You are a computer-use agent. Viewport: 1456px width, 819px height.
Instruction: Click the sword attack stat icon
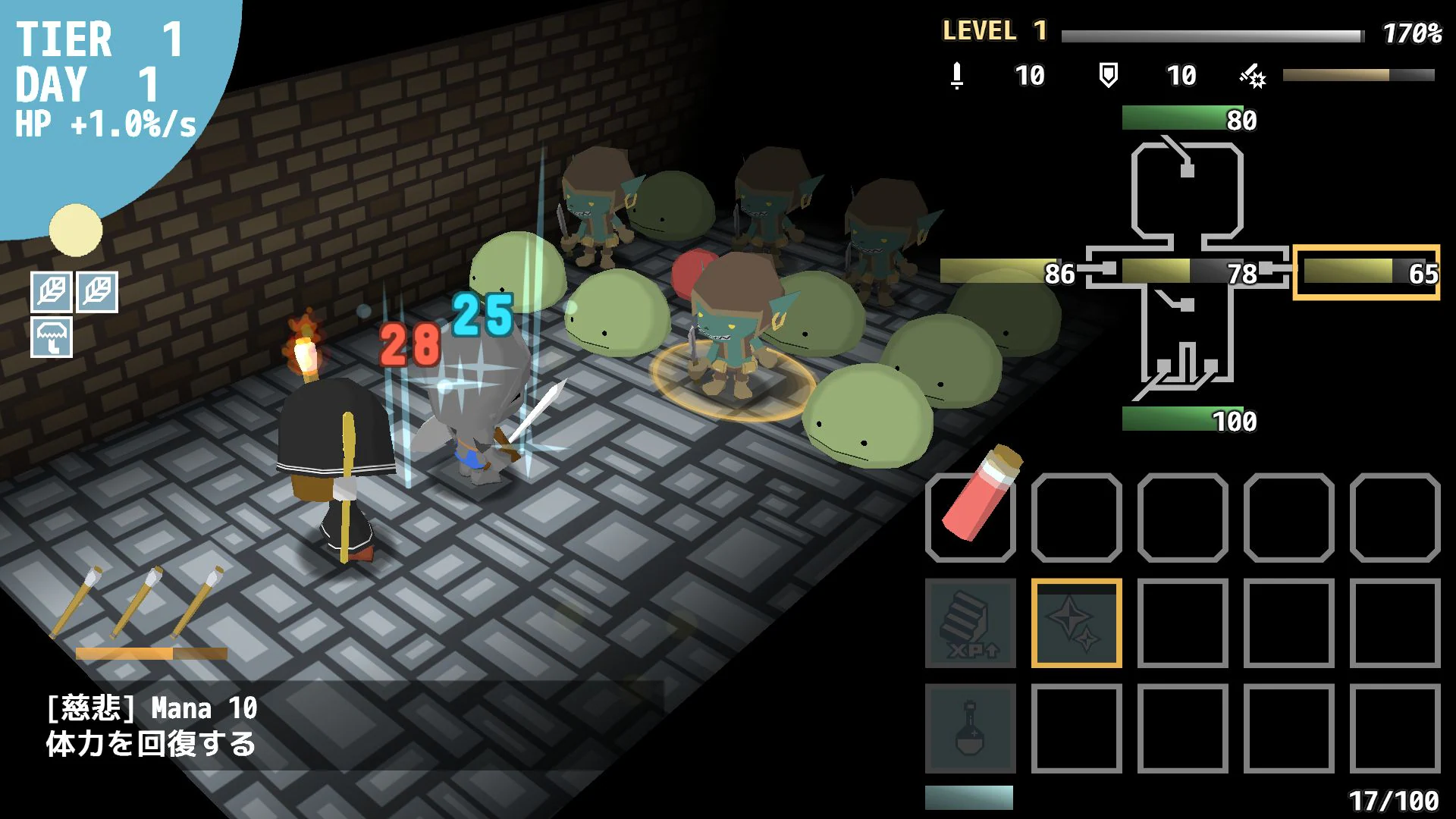(957, 76)
